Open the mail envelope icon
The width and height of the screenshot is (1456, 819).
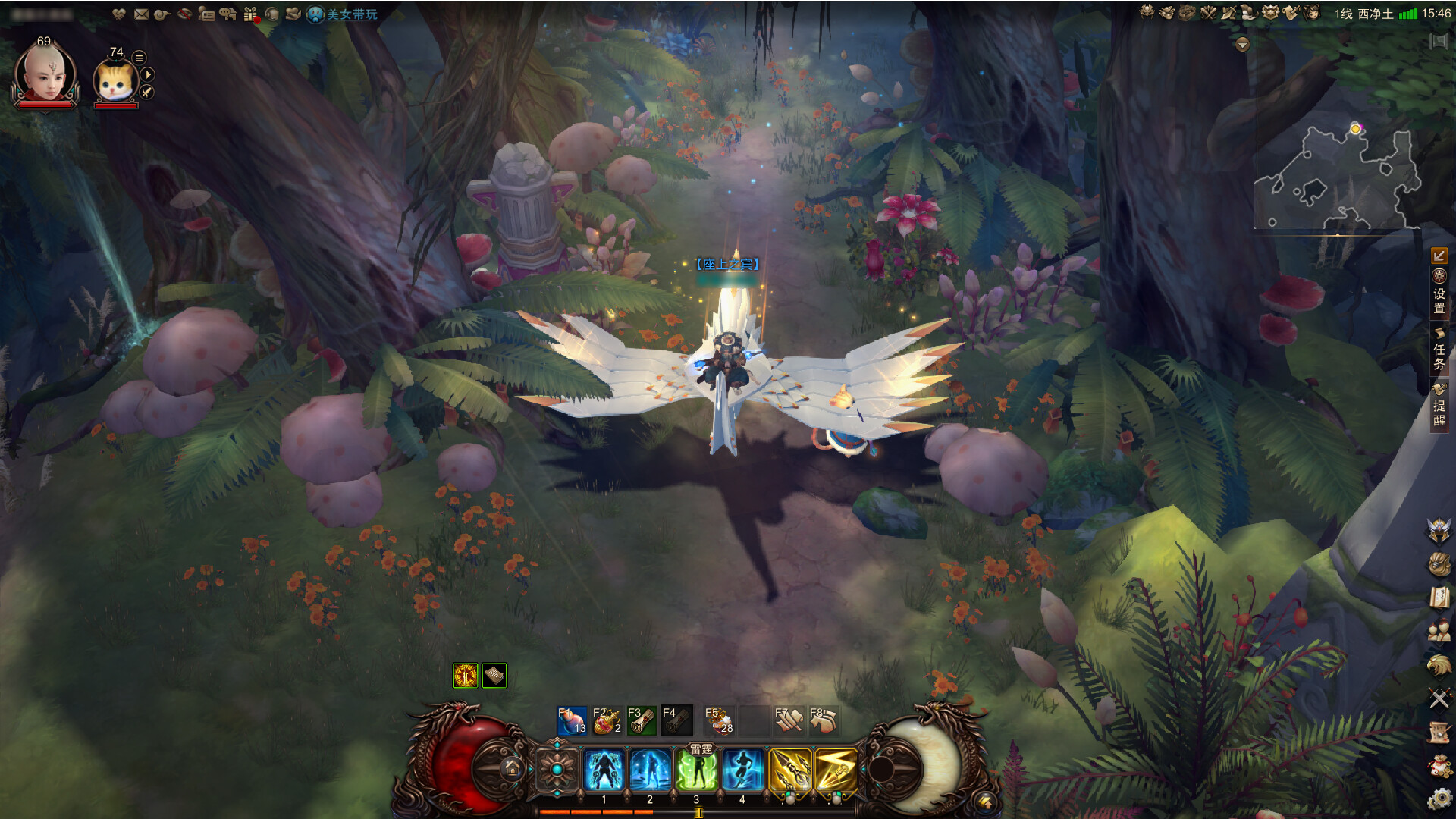[x=141, y=14]
